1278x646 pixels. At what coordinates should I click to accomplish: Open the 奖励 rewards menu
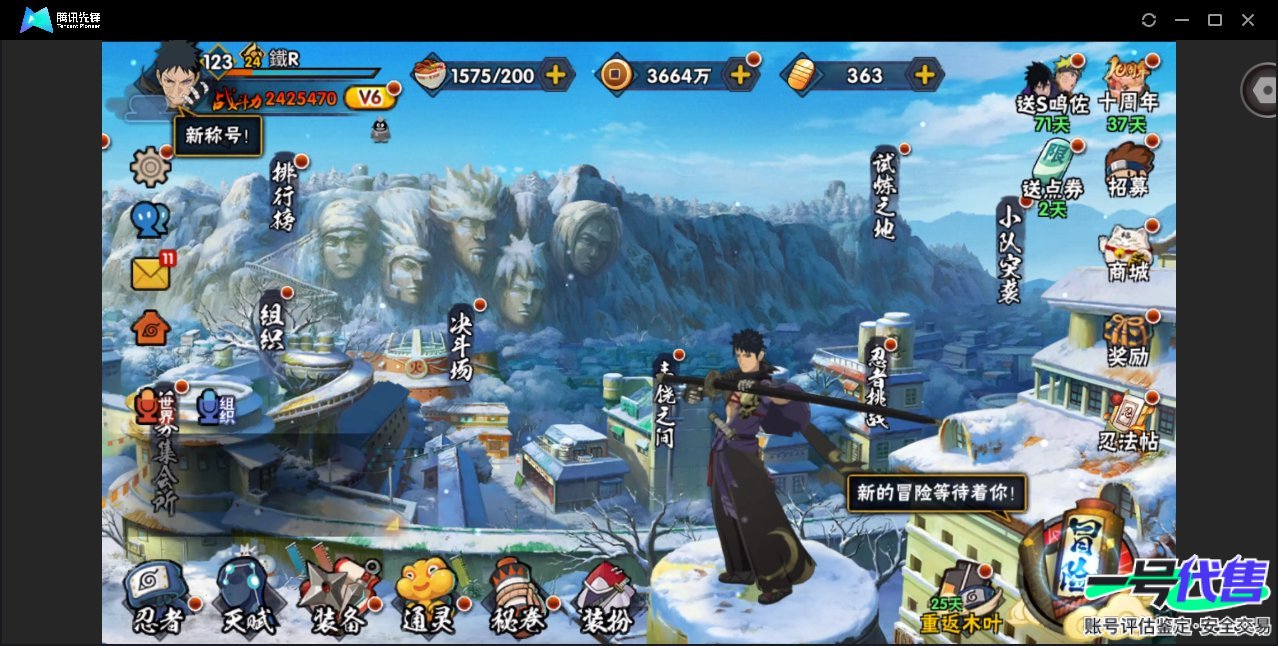tap(1128, 340)
